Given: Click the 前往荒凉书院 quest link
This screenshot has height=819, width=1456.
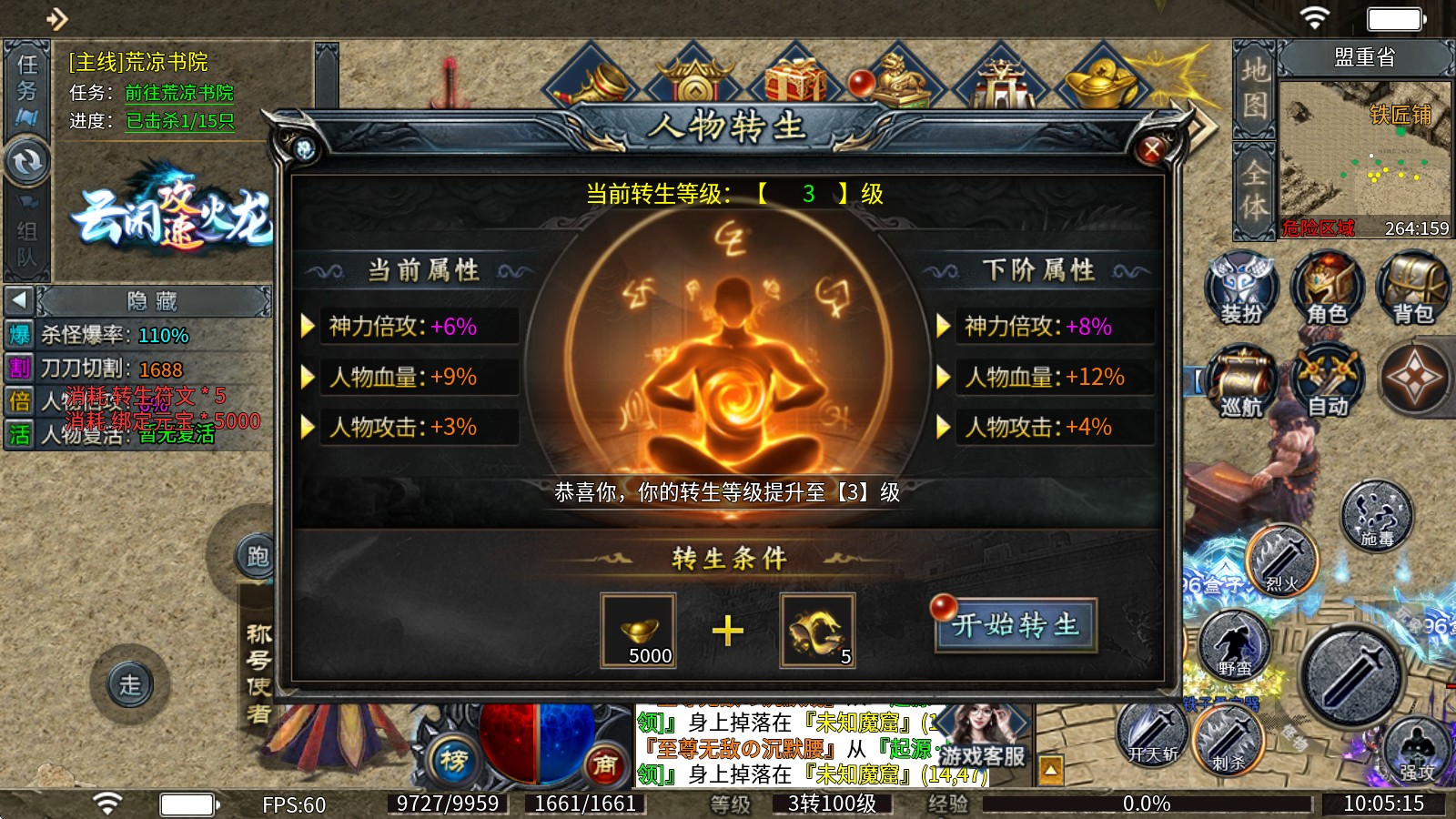Looking at the screenshot, I should click(179, 92).
